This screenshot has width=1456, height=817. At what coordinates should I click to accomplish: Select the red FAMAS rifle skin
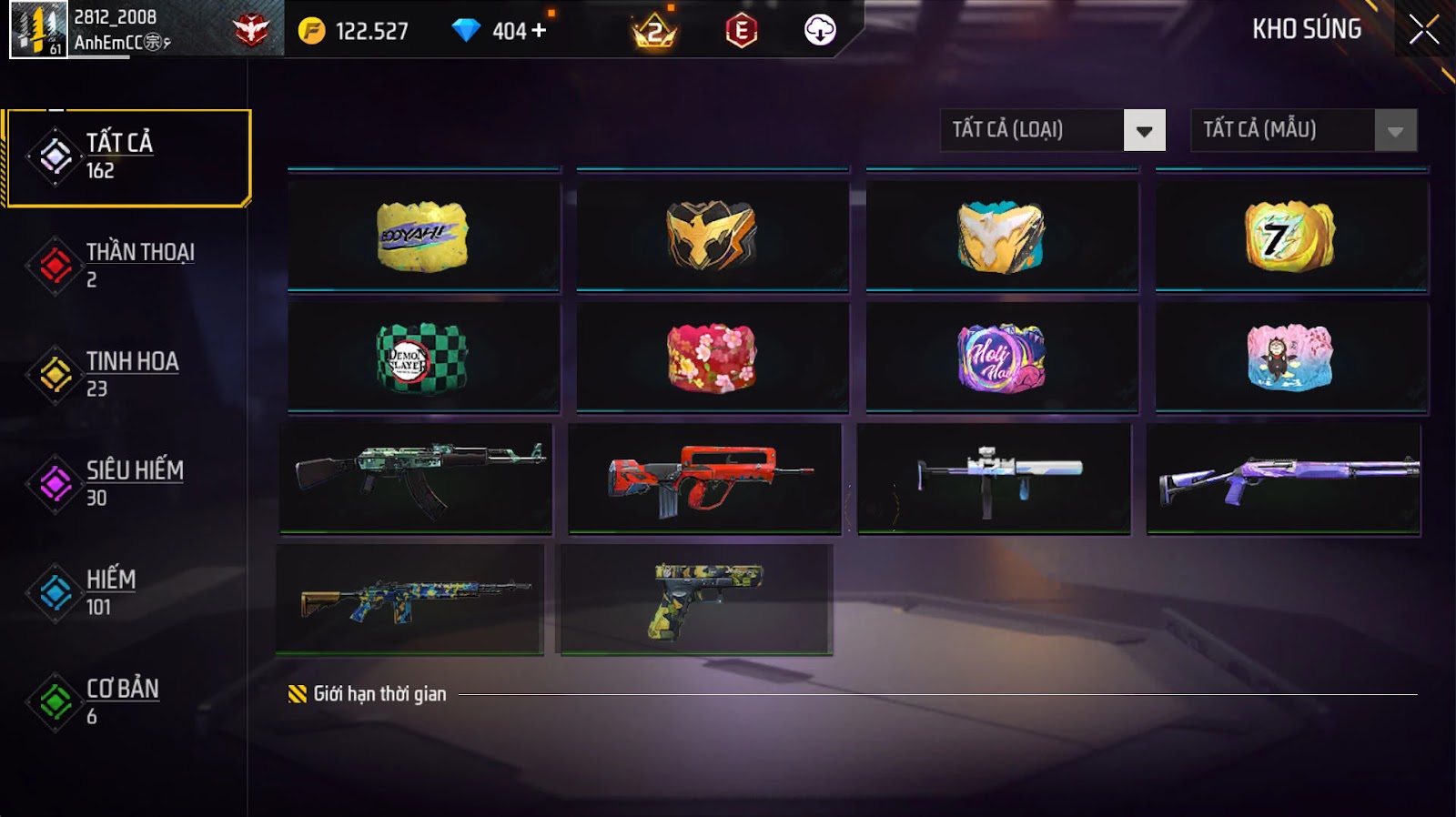pos(704,478)
